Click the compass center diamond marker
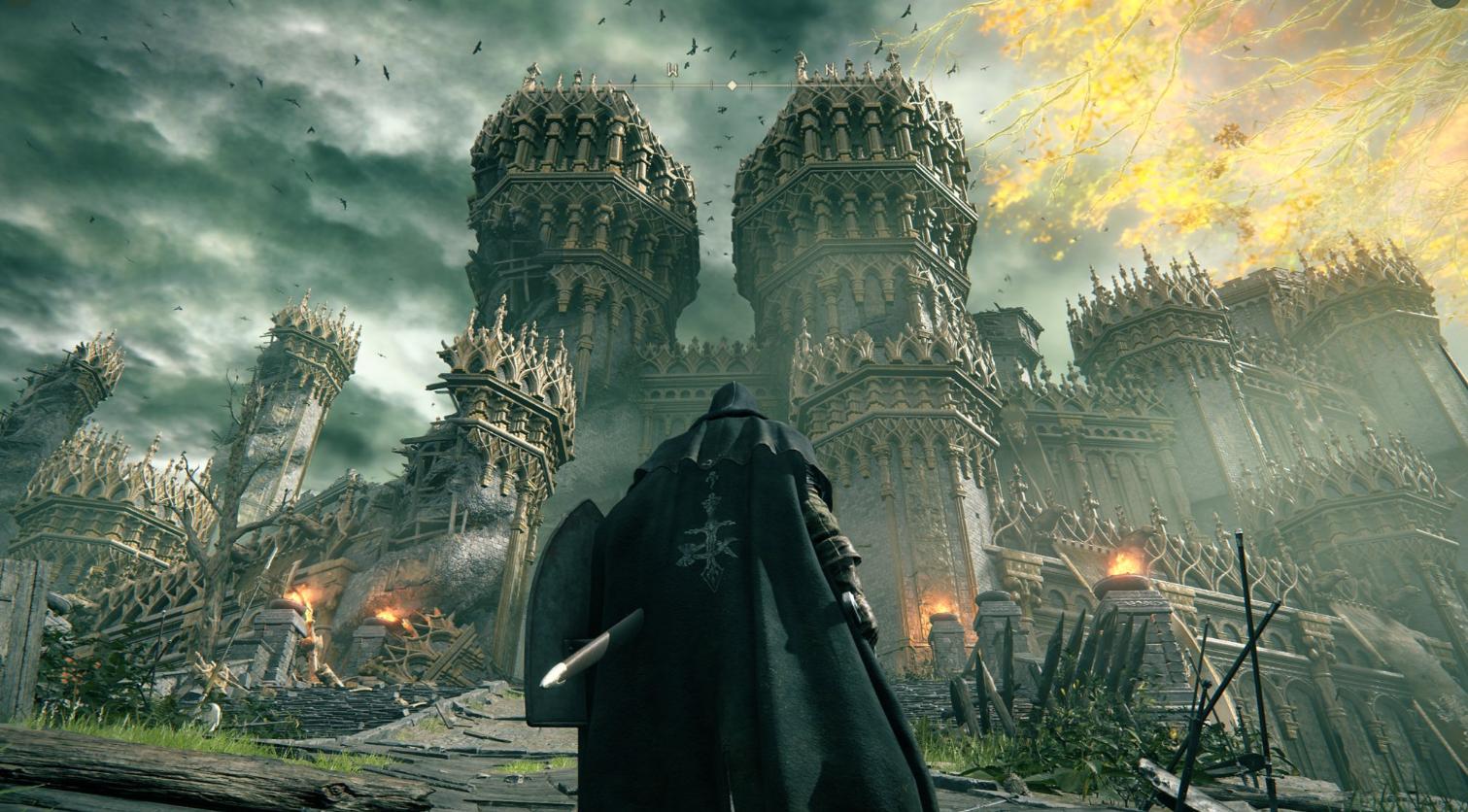This screenshot has width=1468, height=812. (732, 85)
